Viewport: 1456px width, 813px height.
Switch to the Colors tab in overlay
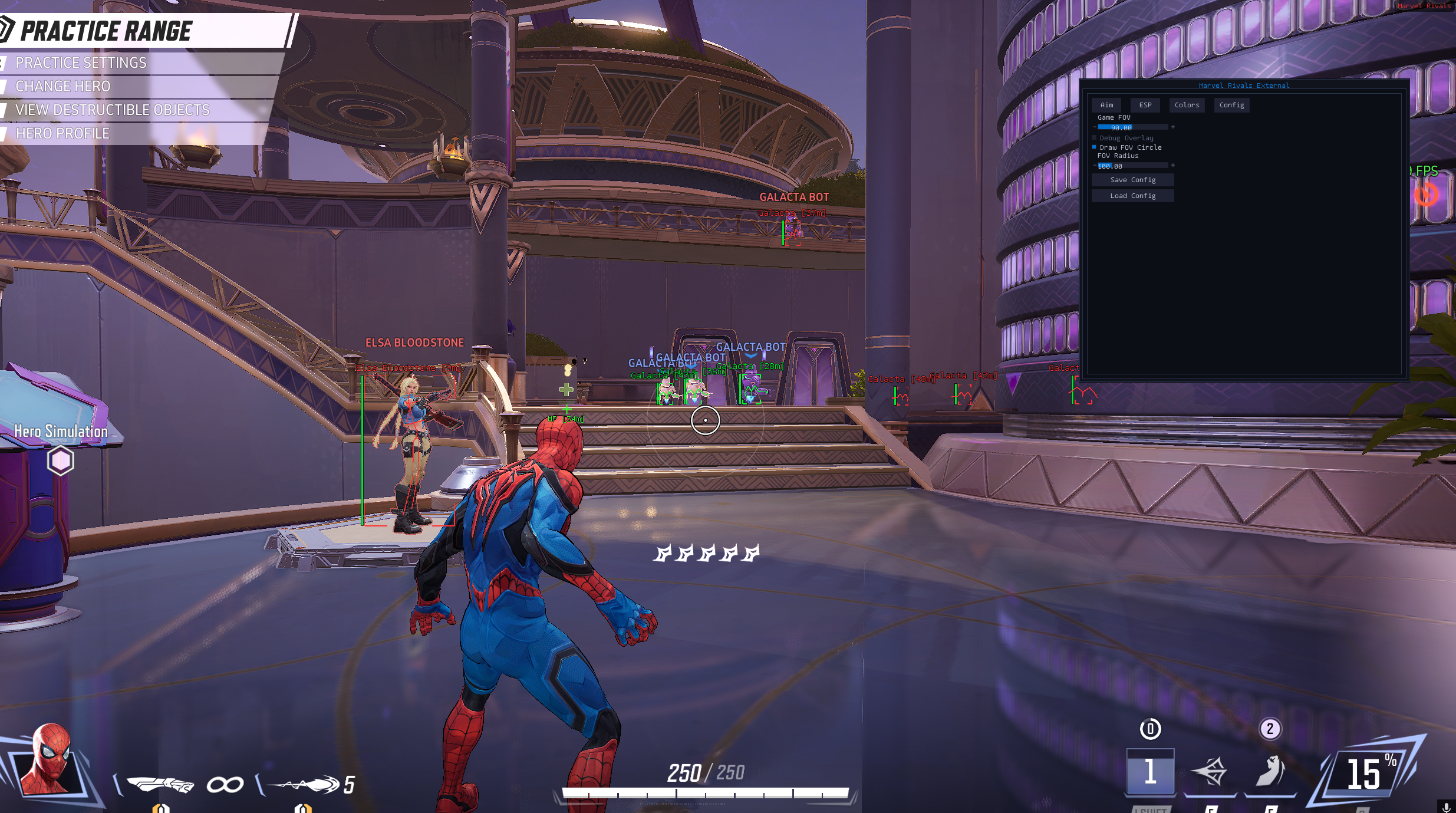[1187, 105]
